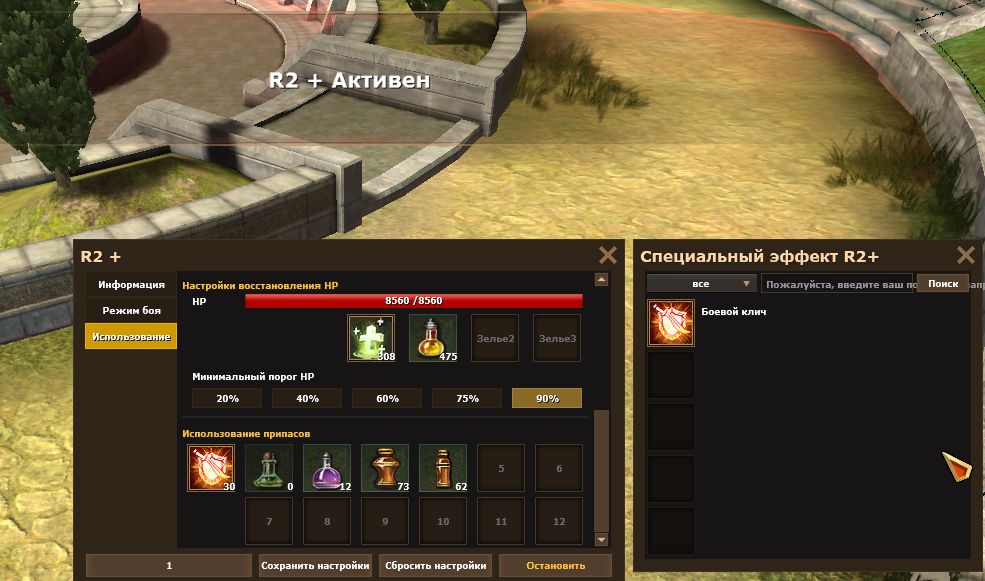Select the Использование tab
The image size is (985, 581).
pyautogui.click(x=131, y=337)
